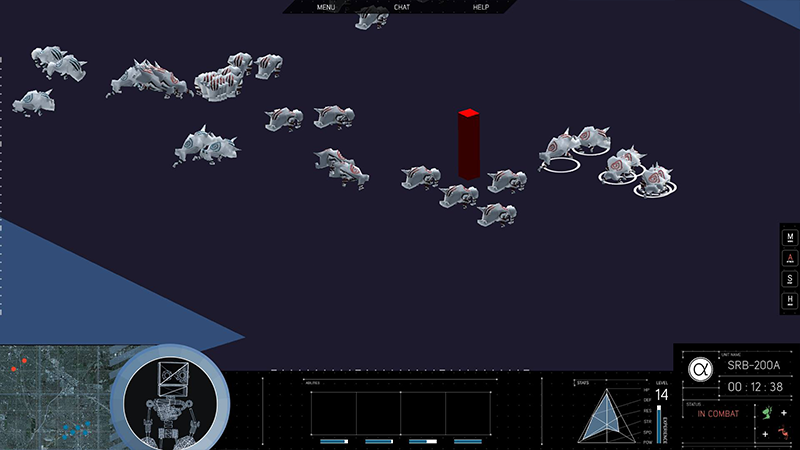
Task: Activate the A command button
Action: tap(791, 258)
